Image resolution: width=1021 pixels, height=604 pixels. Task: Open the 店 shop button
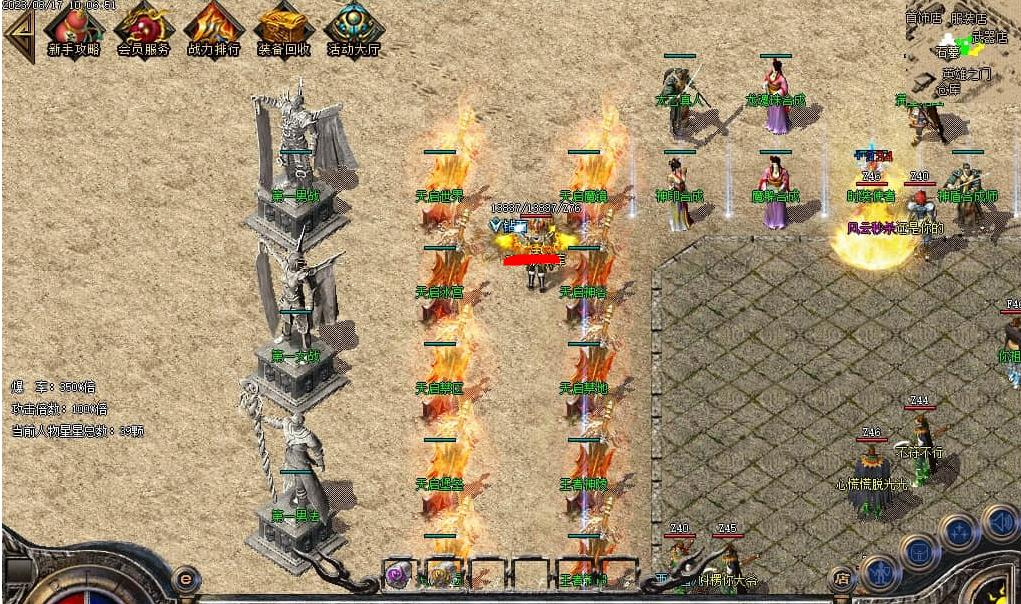[842, 579]
